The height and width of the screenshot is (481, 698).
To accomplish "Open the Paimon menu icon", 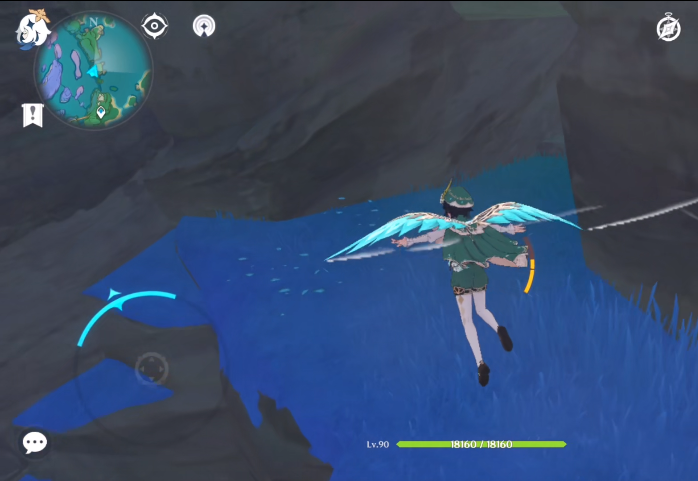I will click(x=33, y=28).
